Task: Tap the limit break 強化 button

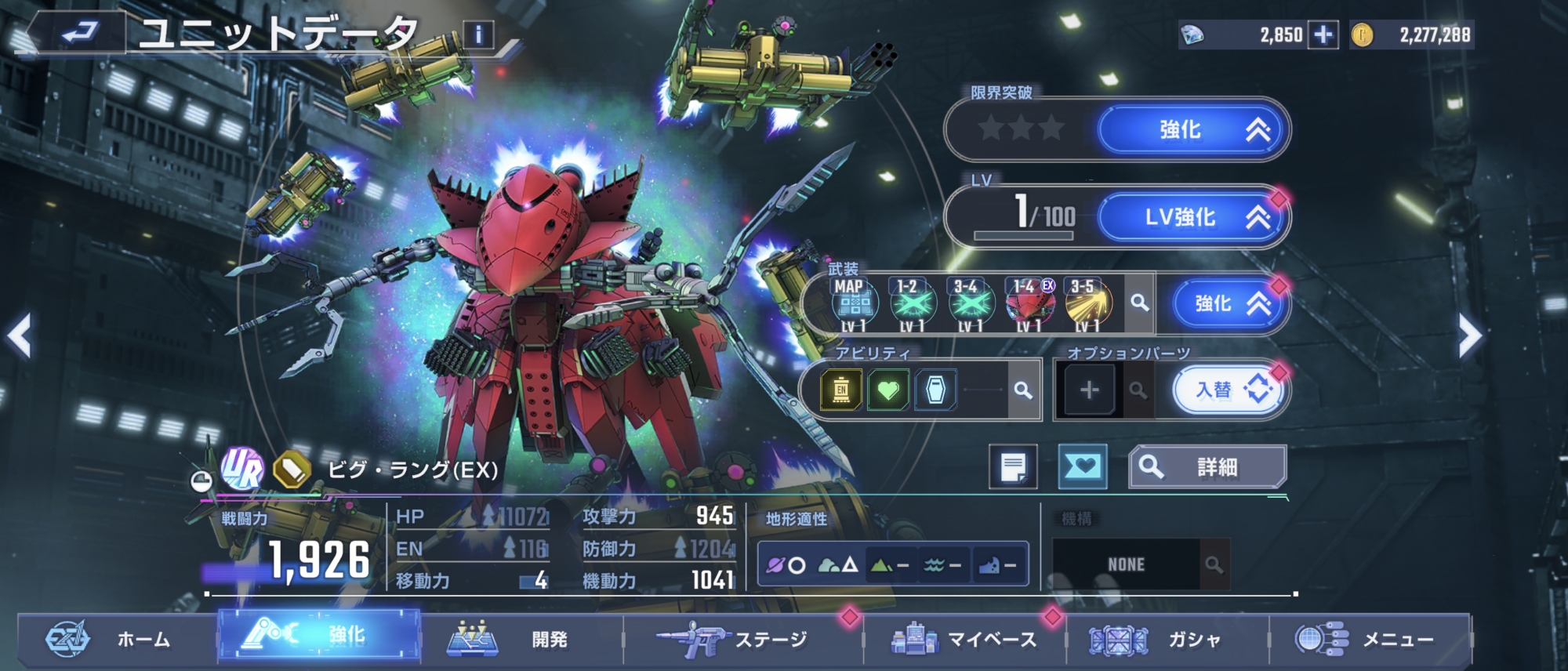Action: click(x=1192, y=130)
